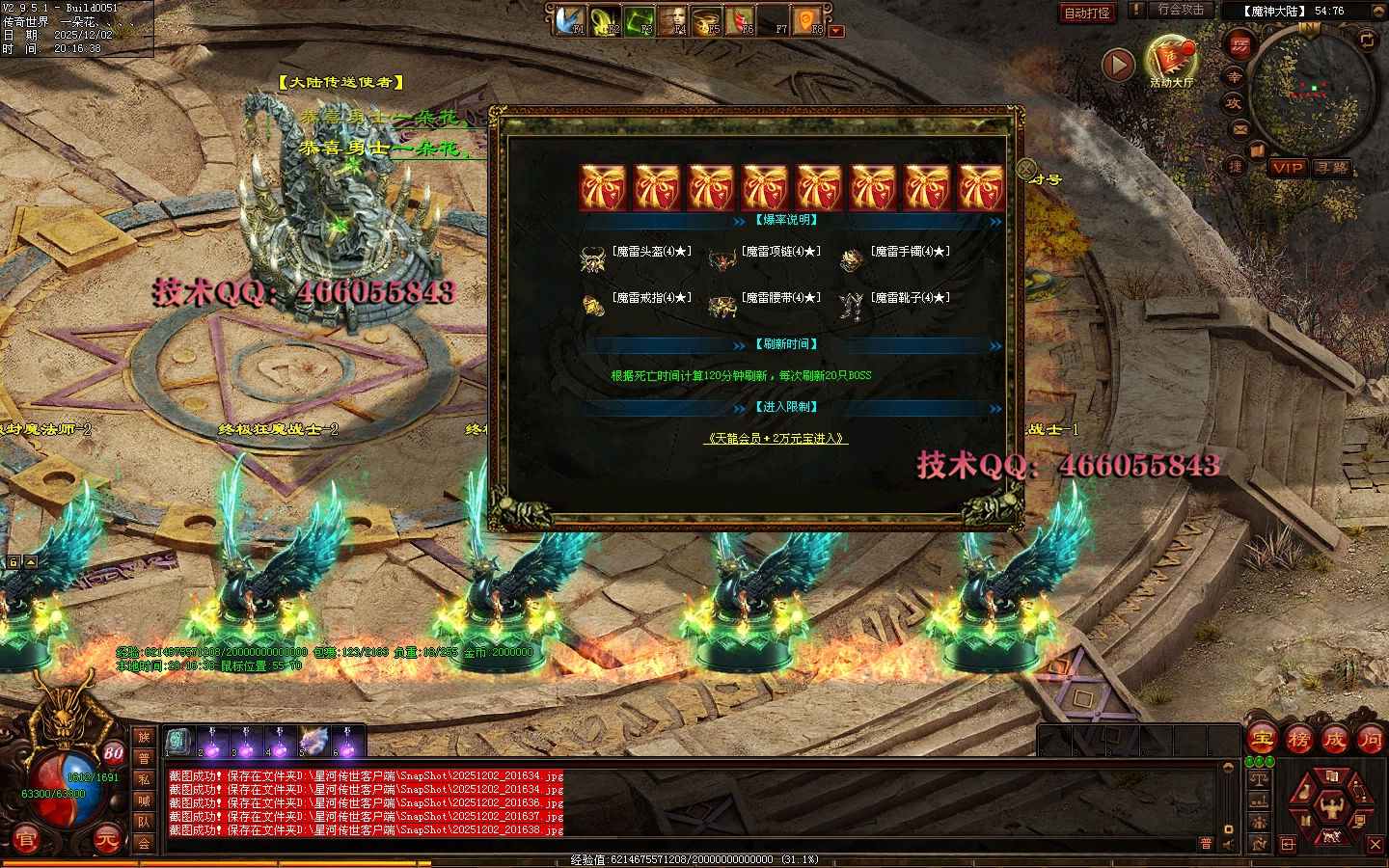This screenshot has height=868, width=1389.
Task: Click the round play arrow button
Action: [1118, 65]
